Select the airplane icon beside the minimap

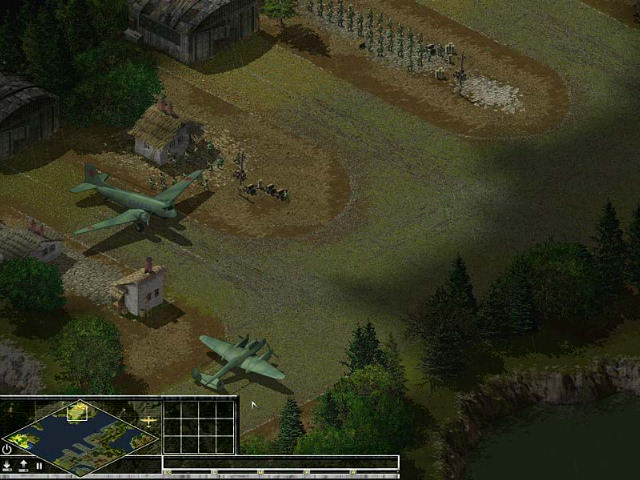coord(149,421)
